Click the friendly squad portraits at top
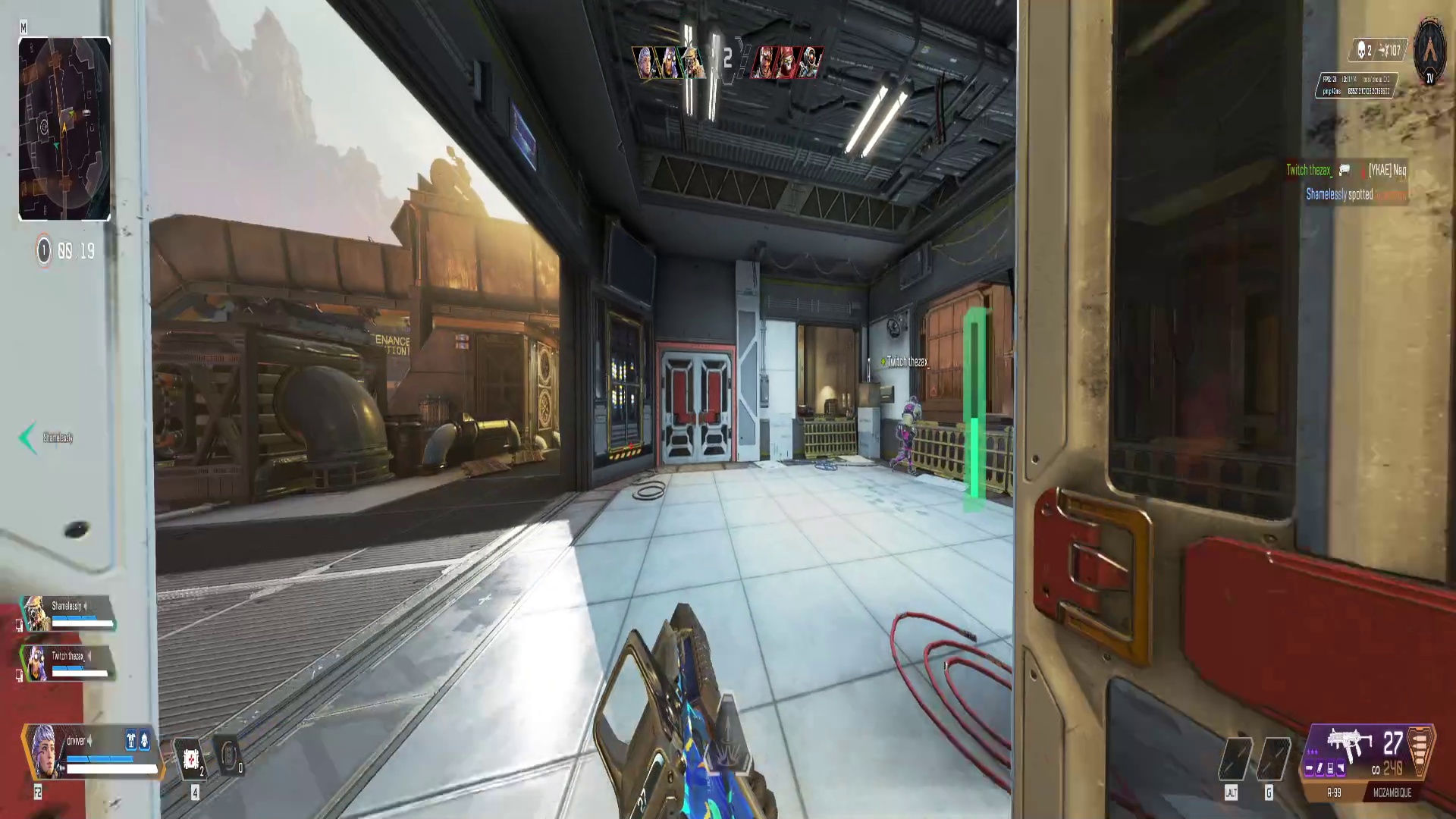The width and height of the screenshot is (1456, 819). tap(670, 62)
